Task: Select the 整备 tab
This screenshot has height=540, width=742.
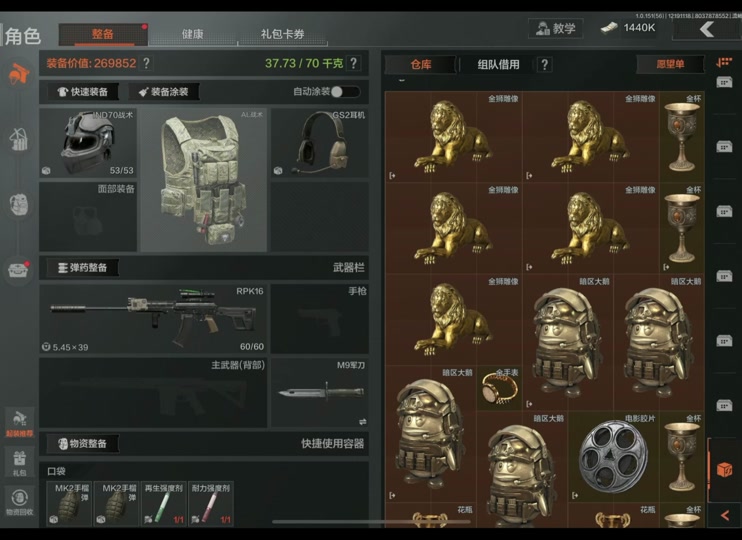Action: pyautogui.click(x=103, y=34)
